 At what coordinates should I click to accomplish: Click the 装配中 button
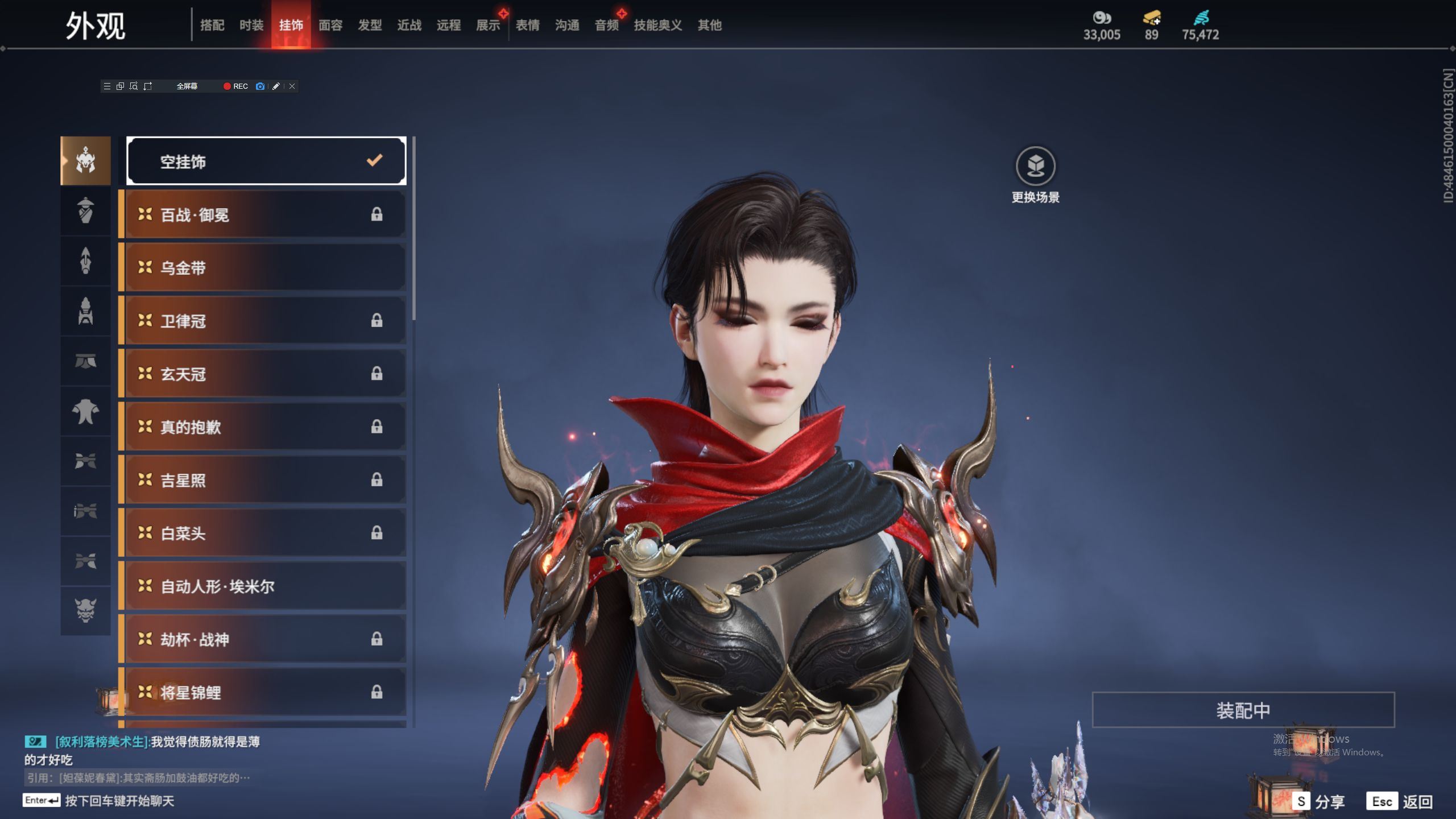click(x=1243, y=710)
